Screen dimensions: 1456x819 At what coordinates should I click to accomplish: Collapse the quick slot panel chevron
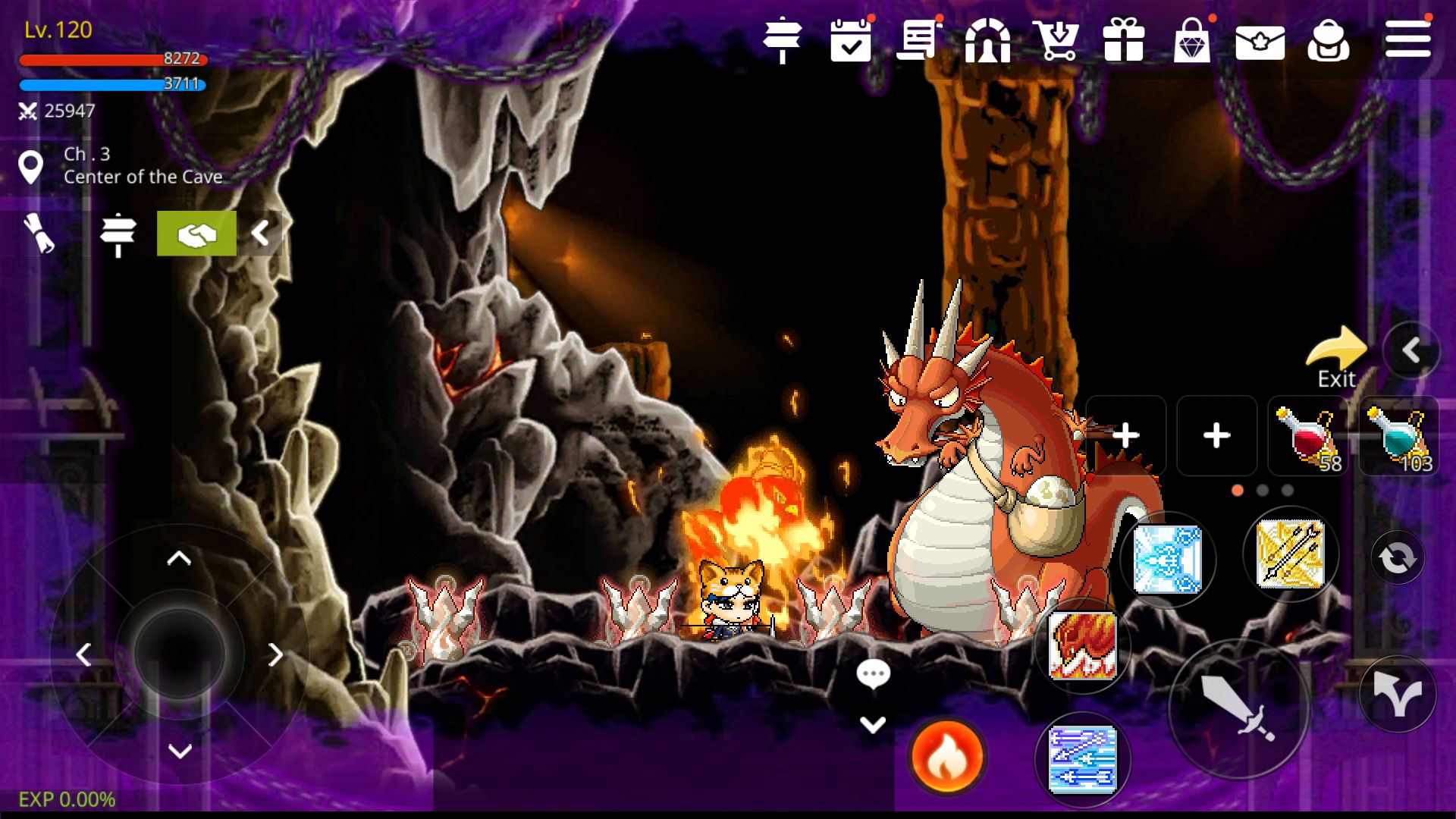click(1412, 351)
